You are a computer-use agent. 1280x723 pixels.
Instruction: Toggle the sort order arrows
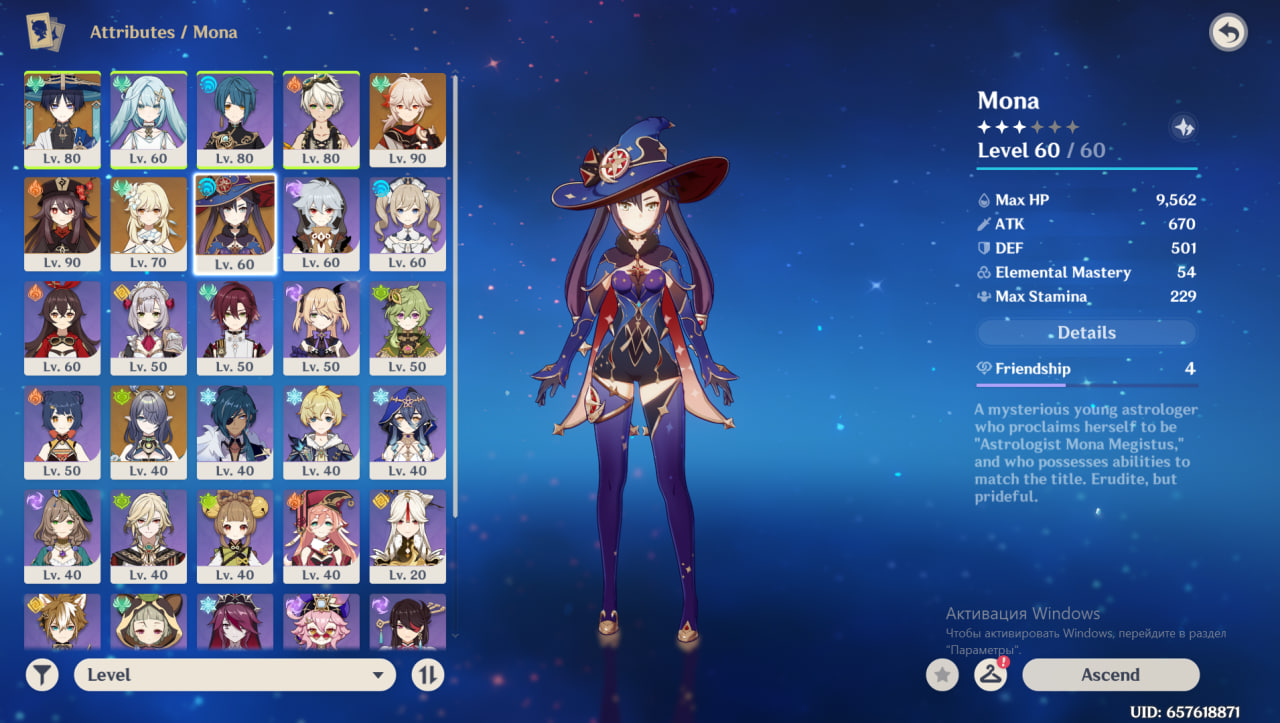click(x=427, y=675)
